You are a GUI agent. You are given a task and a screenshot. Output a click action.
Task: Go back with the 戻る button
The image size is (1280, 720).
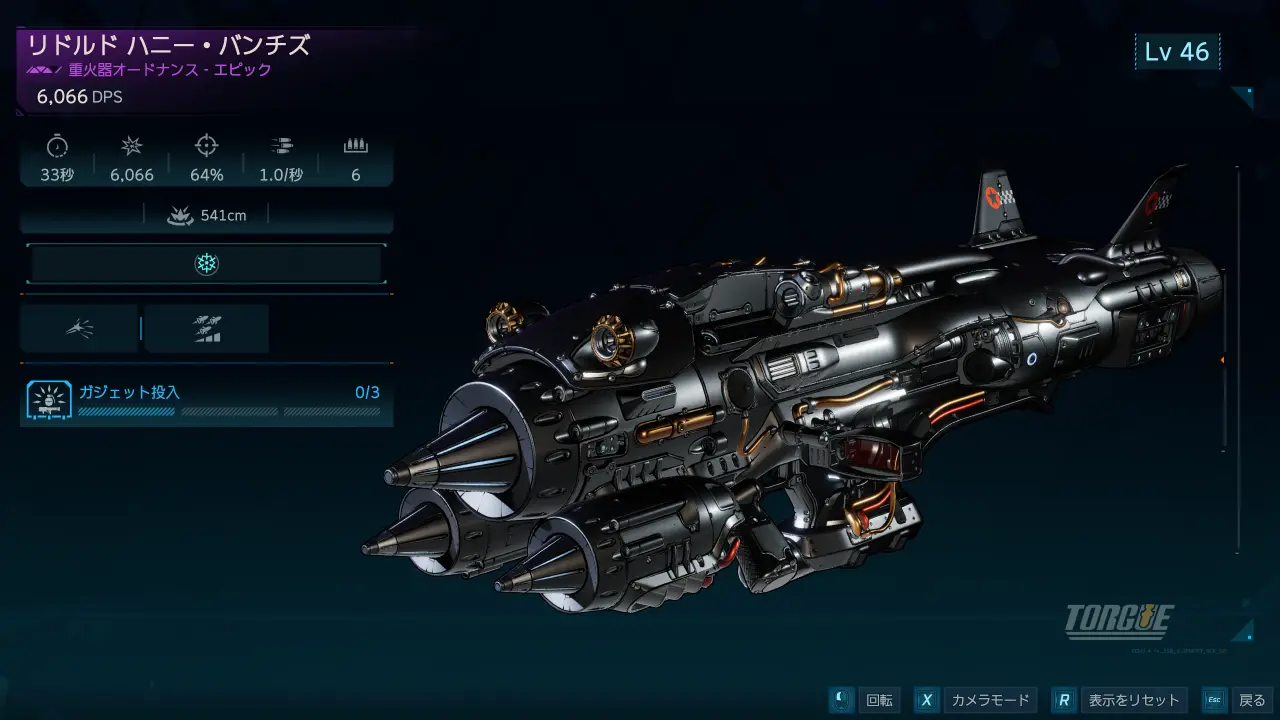[x=1237, y=700]
